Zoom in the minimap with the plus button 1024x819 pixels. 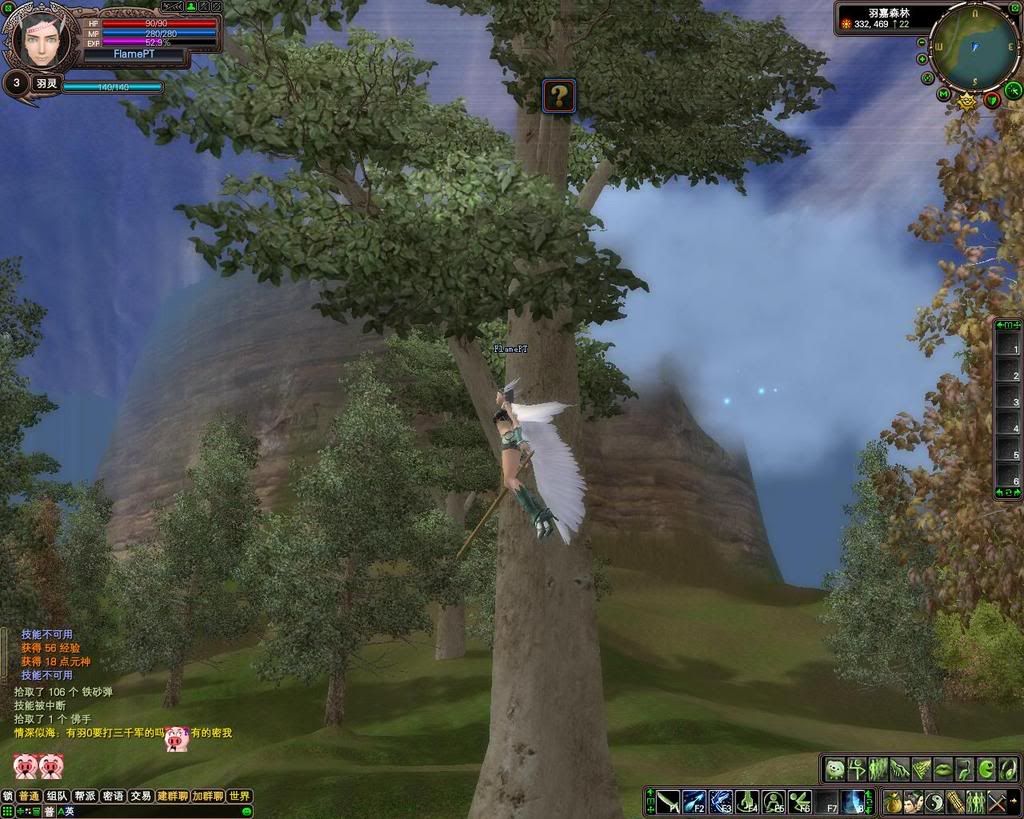point(921,59)
